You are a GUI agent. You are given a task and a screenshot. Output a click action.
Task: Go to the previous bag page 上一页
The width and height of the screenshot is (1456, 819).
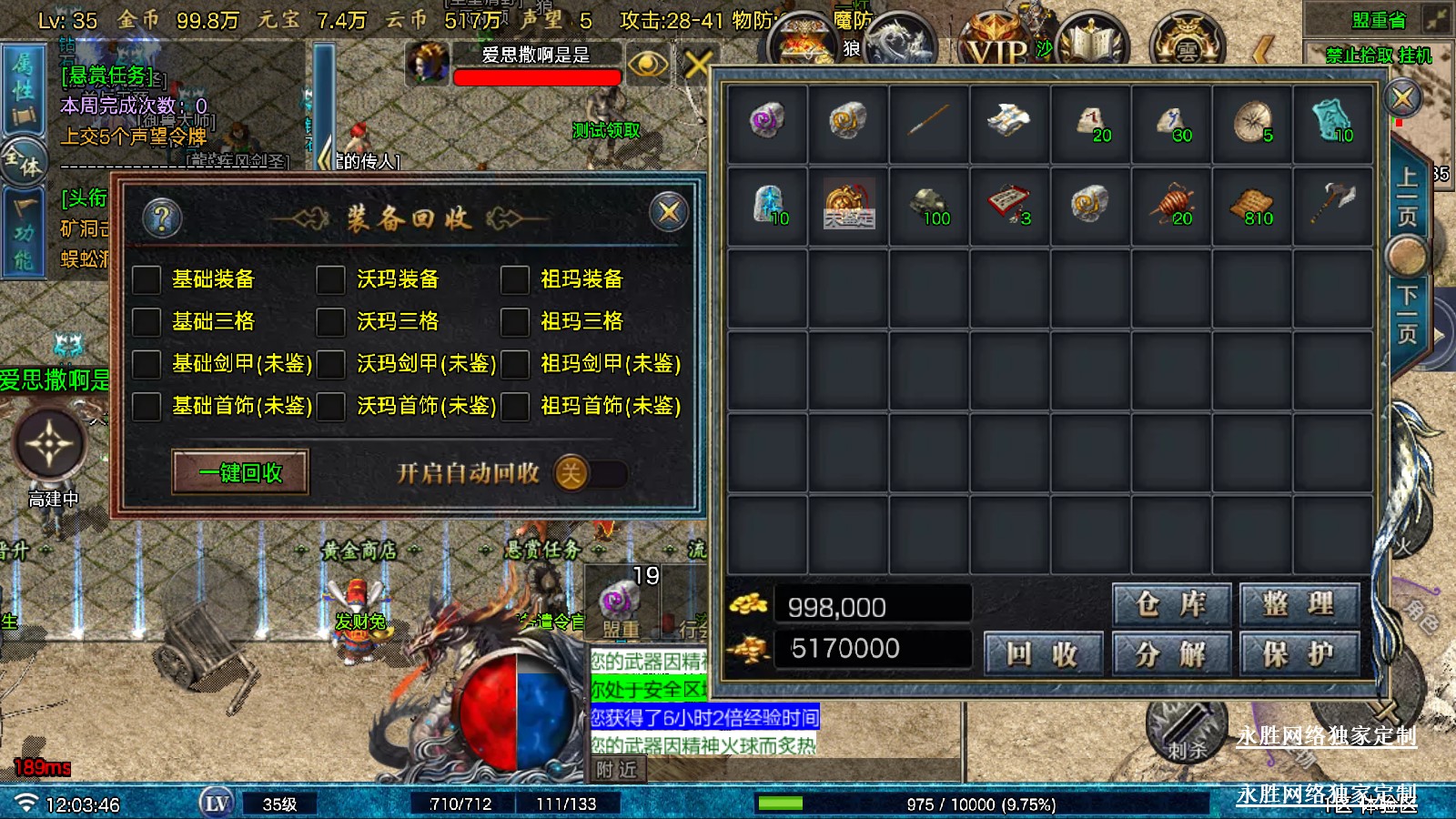coord(1407,196)
